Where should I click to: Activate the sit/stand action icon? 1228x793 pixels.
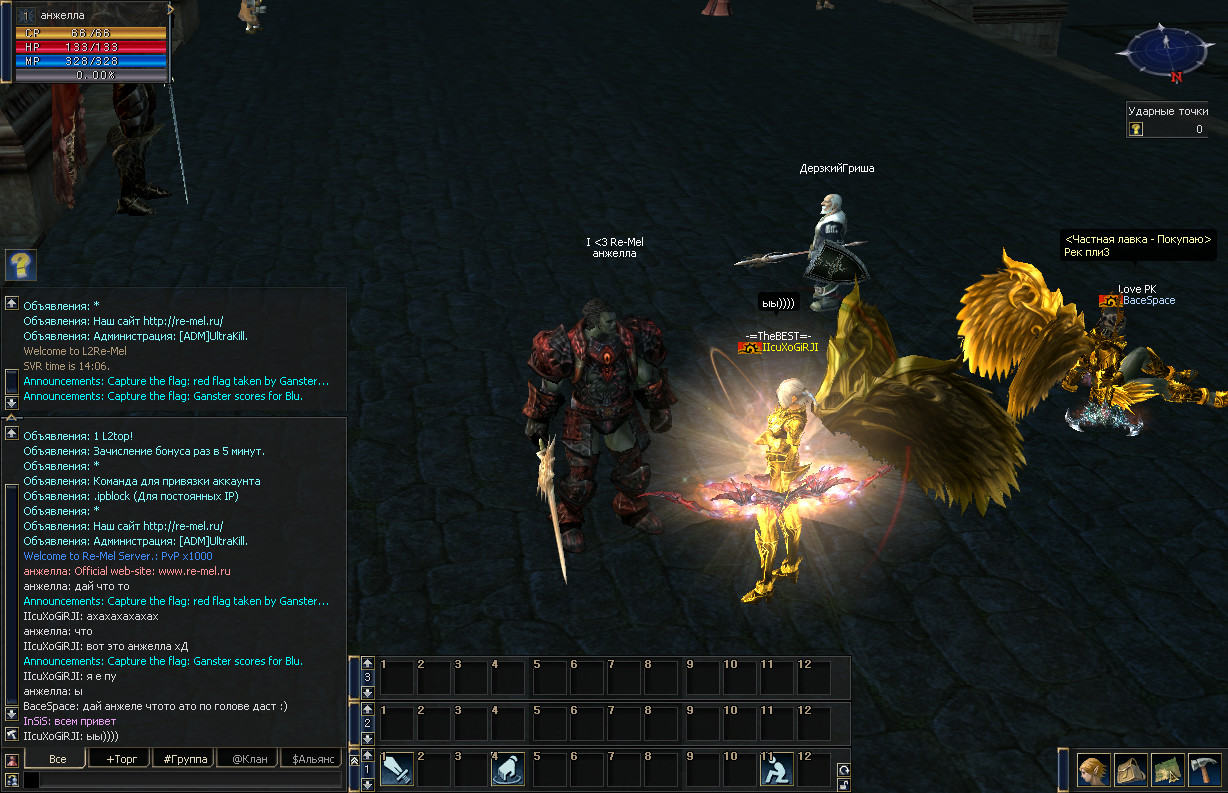pos(777,769)
